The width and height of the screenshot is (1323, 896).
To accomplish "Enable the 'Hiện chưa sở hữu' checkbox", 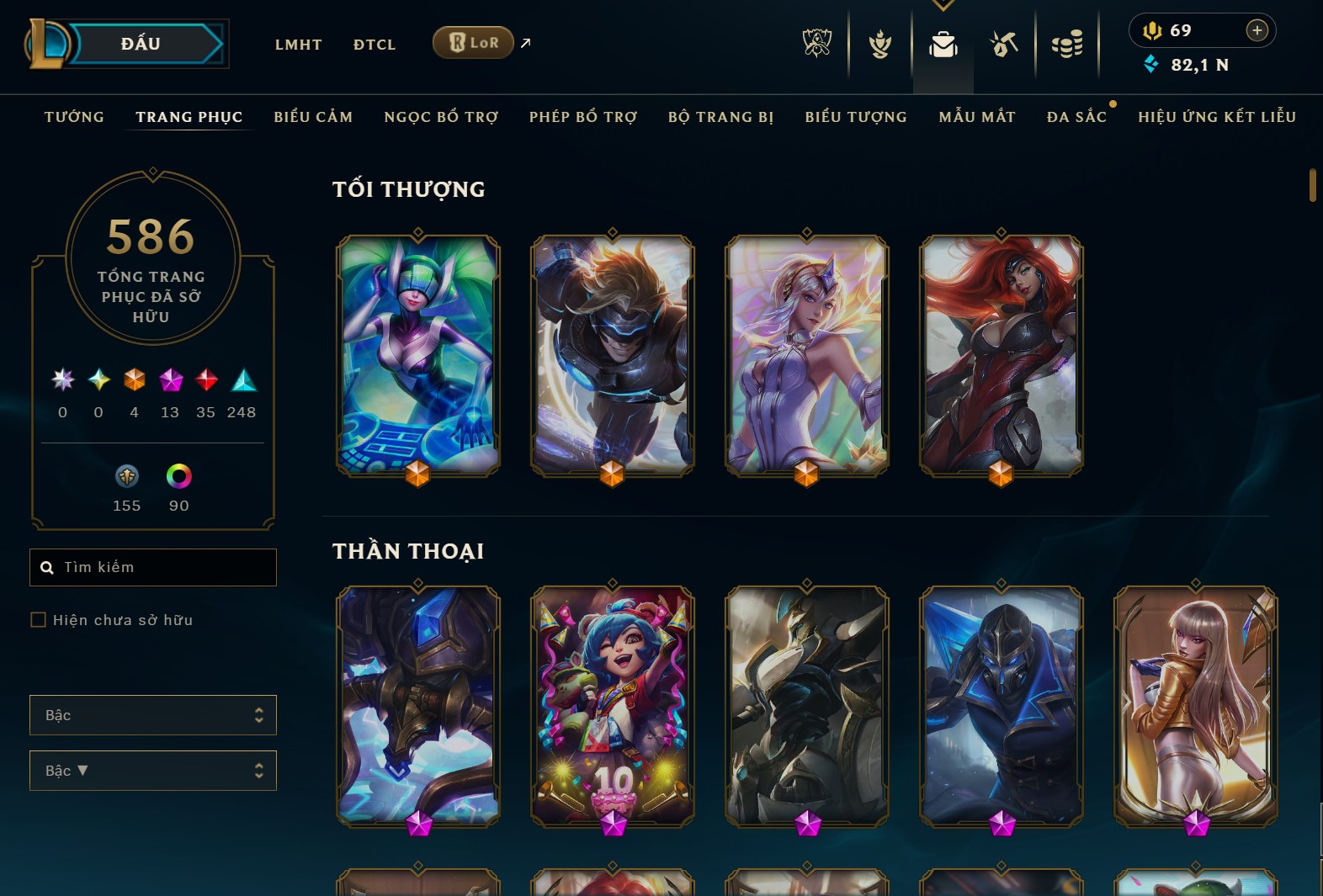I will click(39, 620).
